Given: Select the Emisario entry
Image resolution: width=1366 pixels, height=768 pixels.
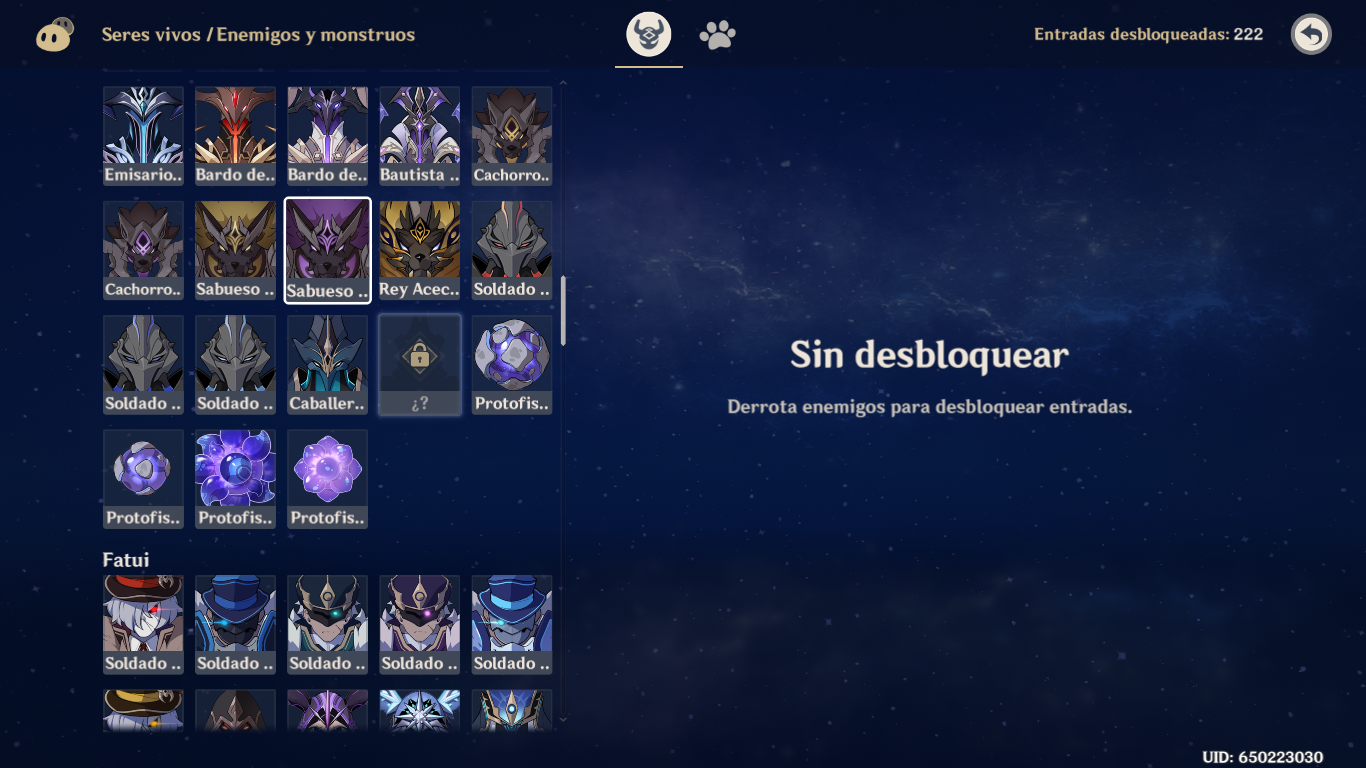Looking at the screenshot, I should pyautogui.click(x=143, y=134).
